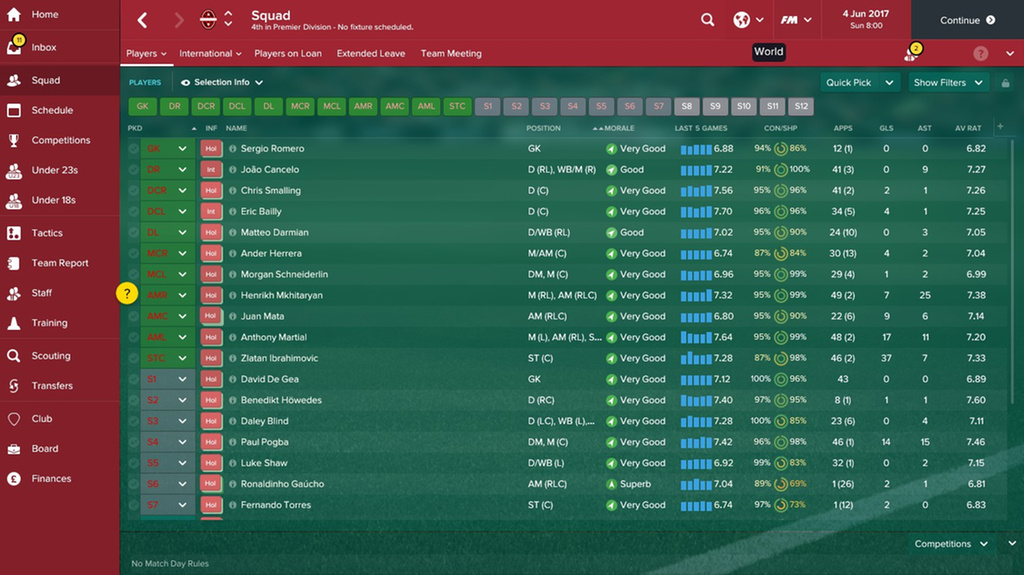
Task: Open the Training section
Action: coord(49,323)
